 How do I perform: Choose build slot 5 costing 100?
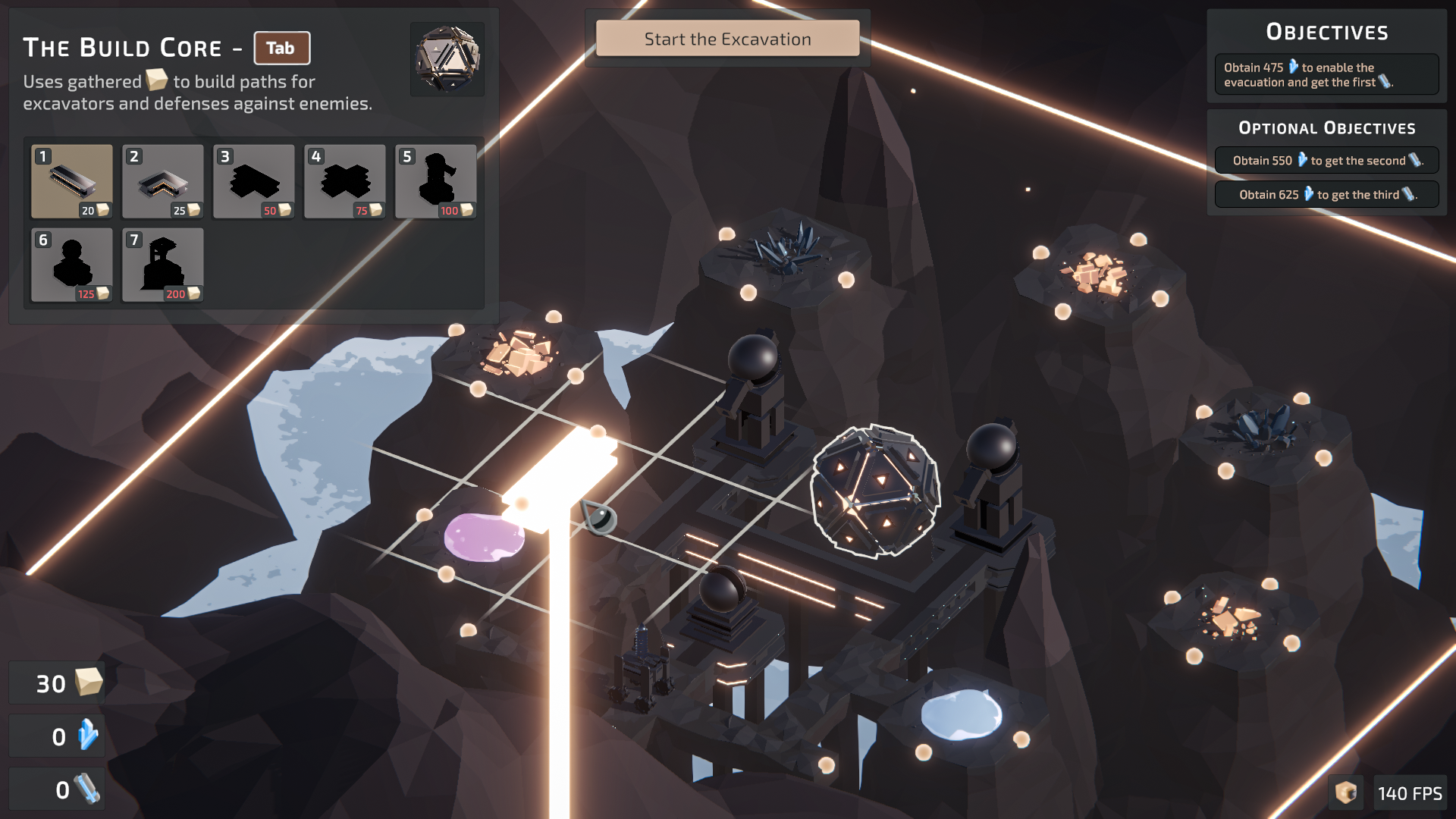click(x=436, y=182)
